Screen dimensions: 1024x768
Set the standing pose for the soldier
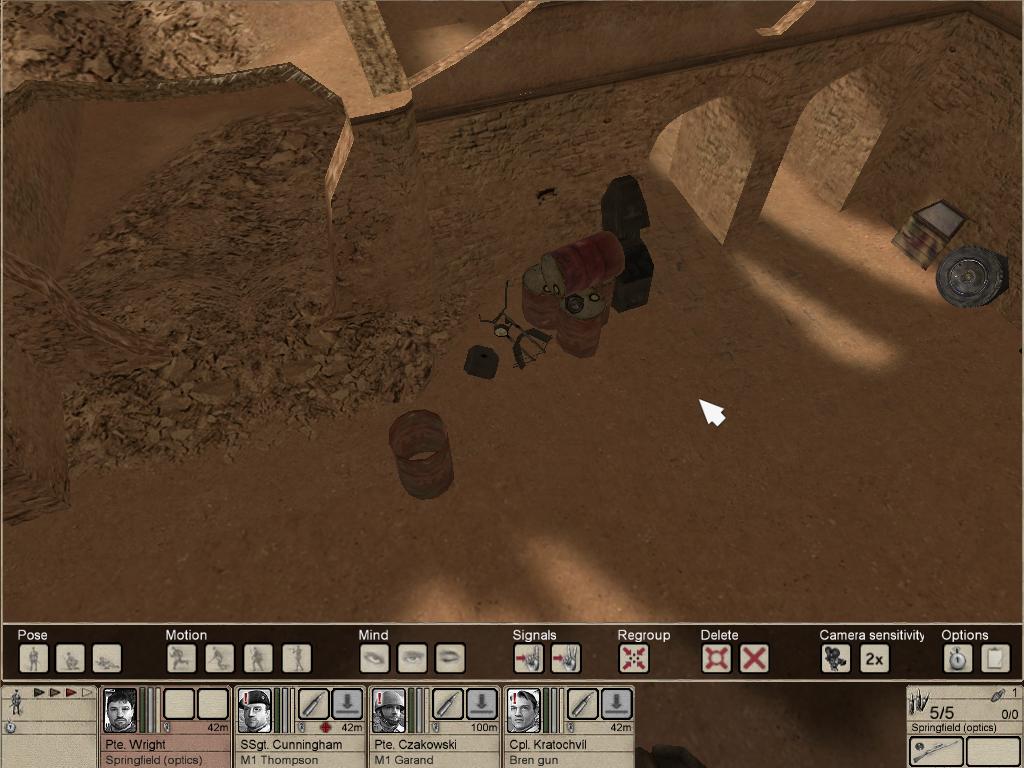(34, 658)
